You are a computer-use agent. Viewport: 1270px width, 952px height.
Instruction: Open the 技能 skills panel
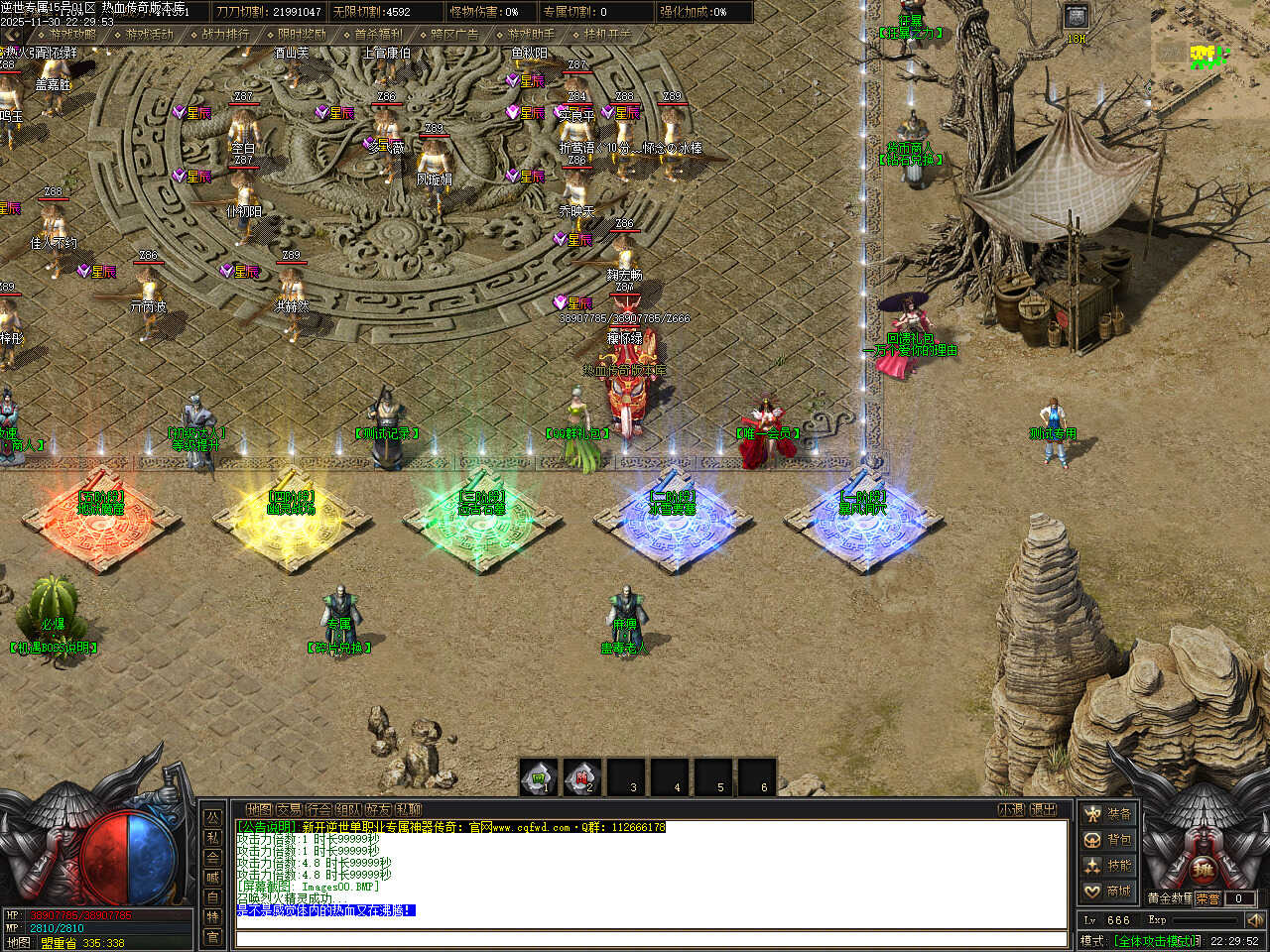[1107, 866]
